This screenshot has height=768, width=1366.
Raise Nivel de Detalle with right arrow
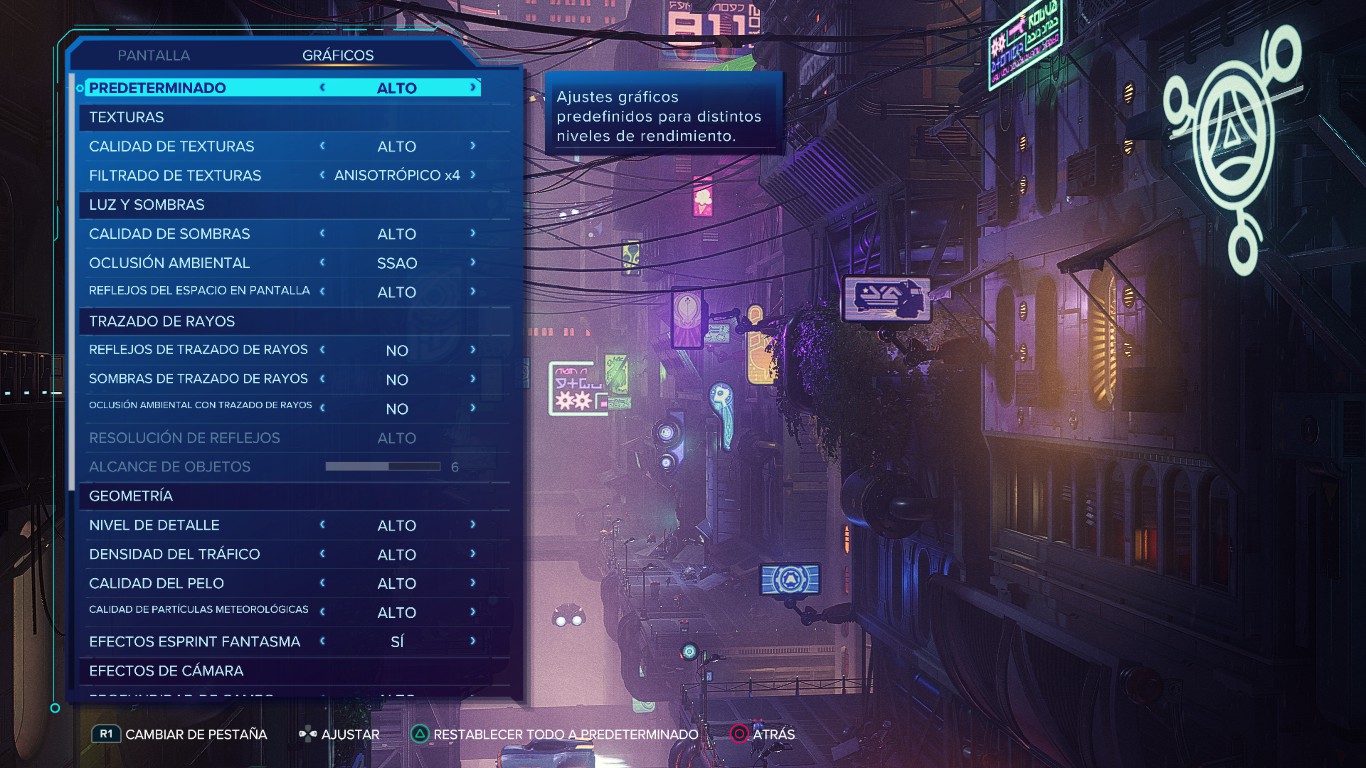click(473, 525)
